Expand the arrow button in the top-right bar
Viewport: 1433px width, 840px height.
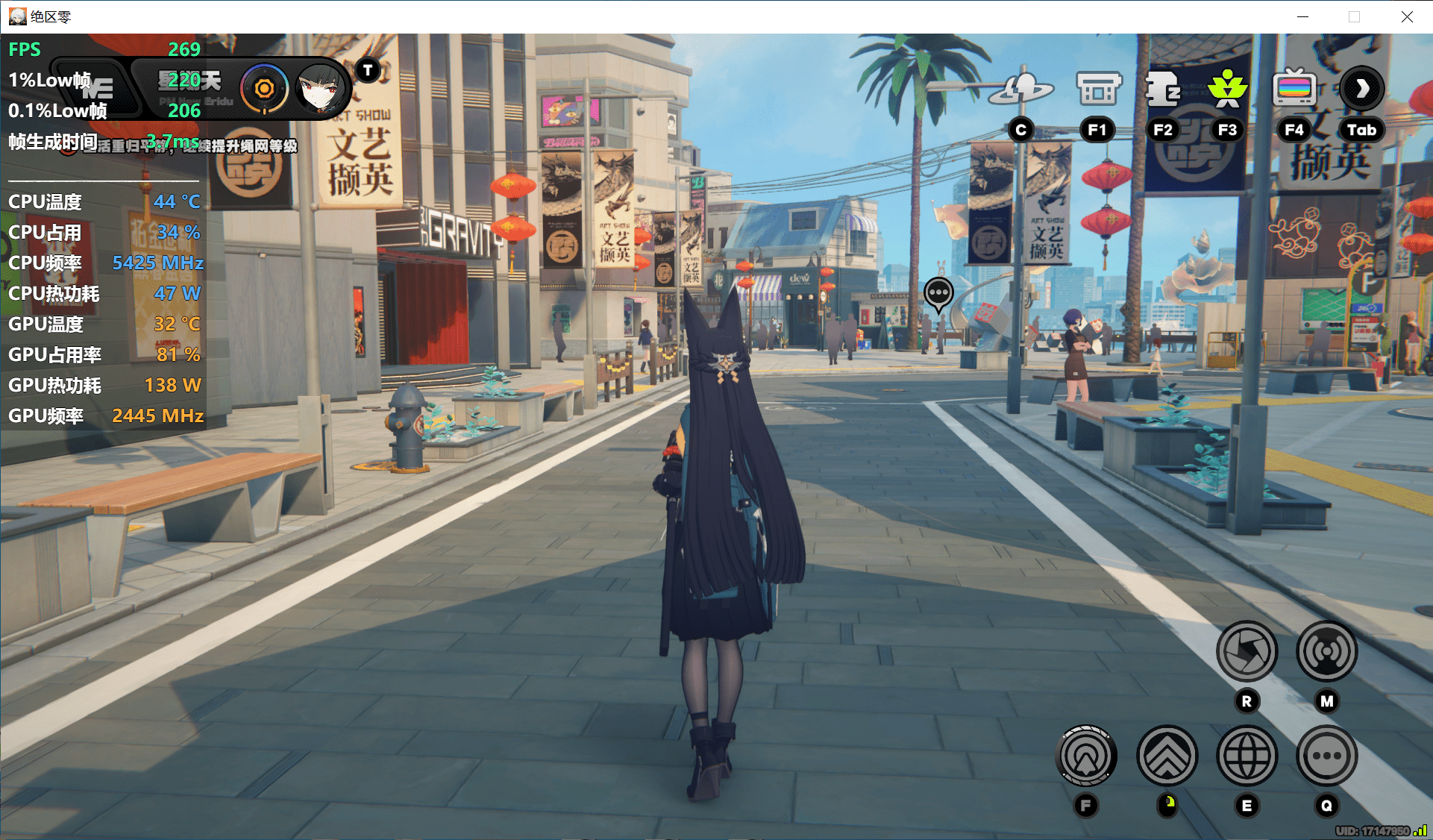1361,90
